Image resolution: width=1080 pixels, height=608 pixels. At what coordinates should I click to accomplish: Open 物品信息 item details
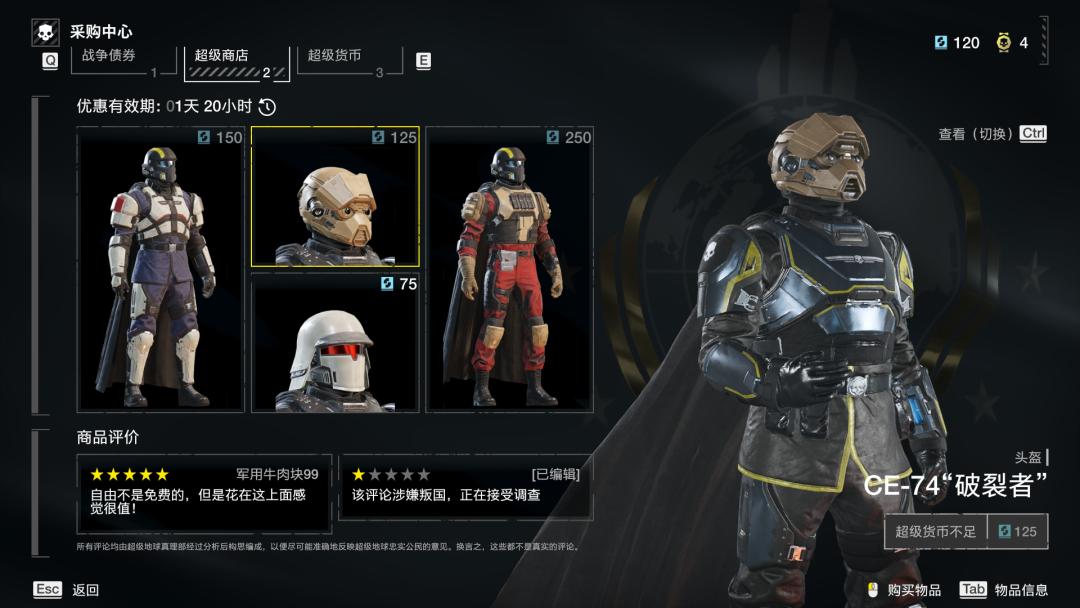pos(1003,590)
